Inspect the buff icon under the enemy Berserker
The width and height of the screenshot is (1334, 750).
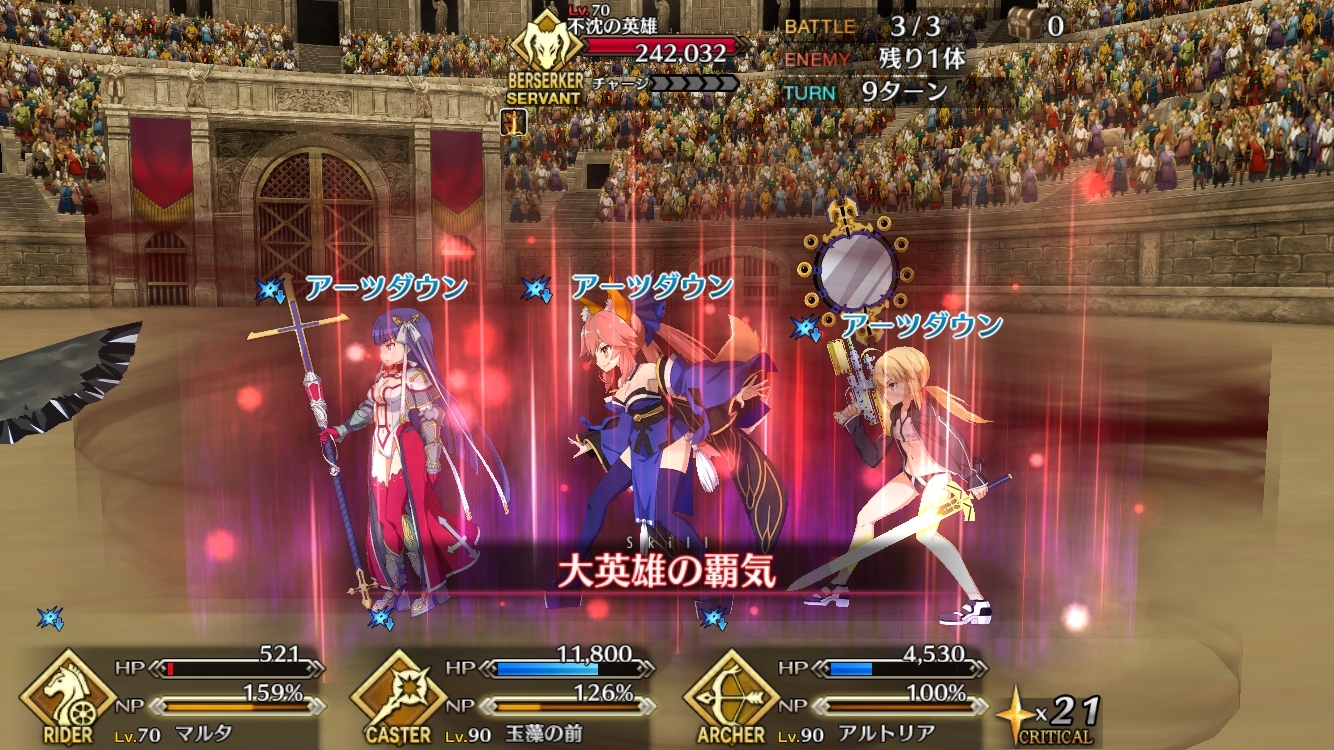515,122
